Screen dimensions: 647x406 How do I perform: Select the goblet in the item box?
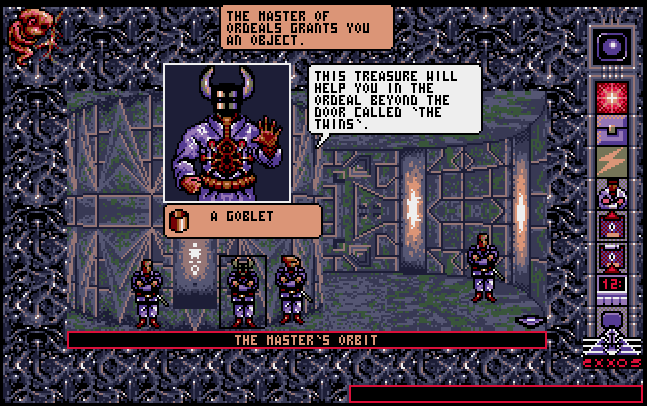[x=183, y=221]
